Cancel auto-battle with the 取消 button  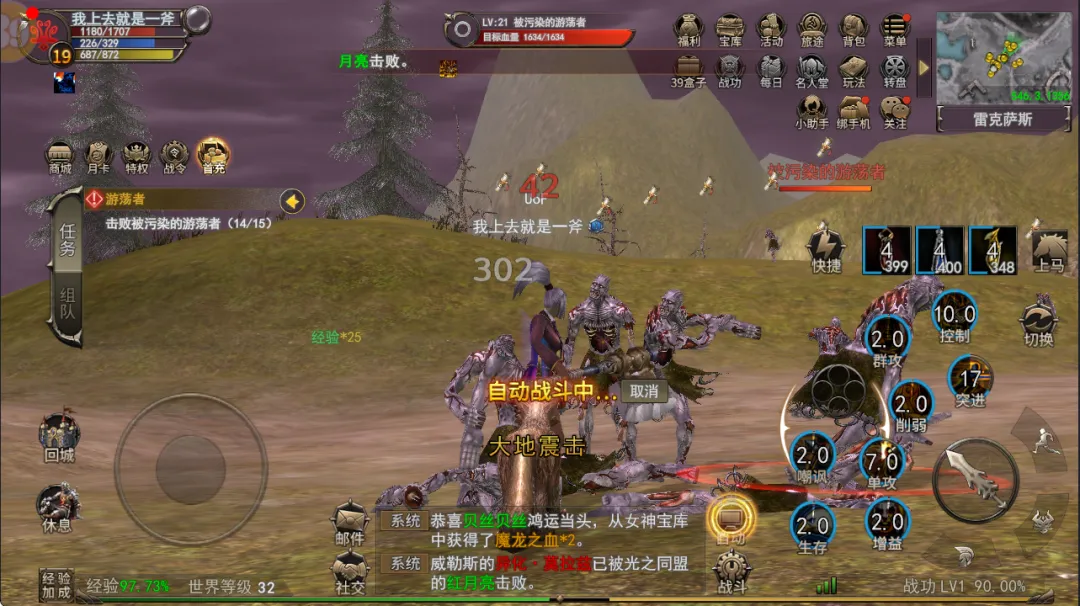click(x=645, y=391)
